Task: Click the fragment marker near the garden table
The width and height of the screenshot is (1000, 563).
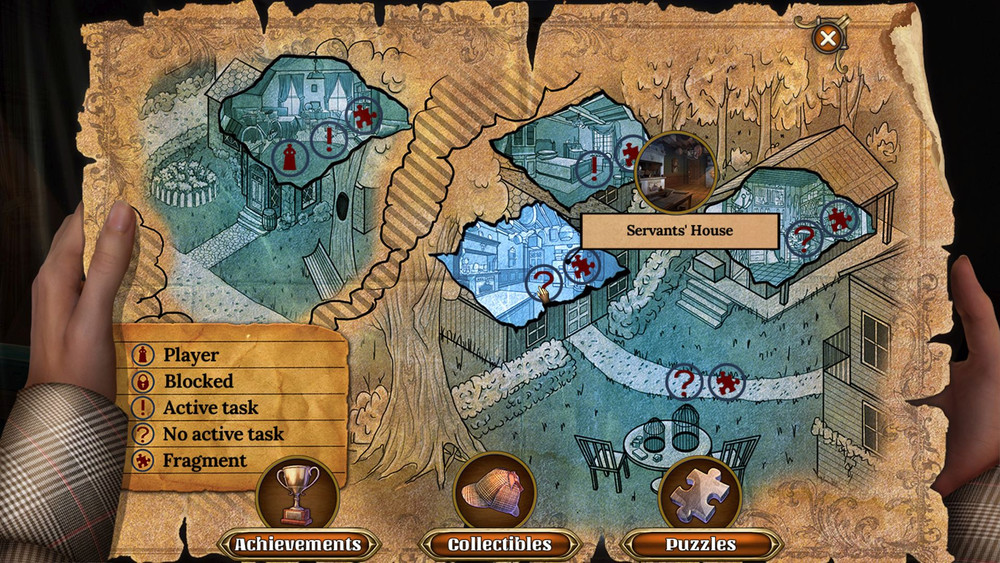Action: click(x=727, y=382)
